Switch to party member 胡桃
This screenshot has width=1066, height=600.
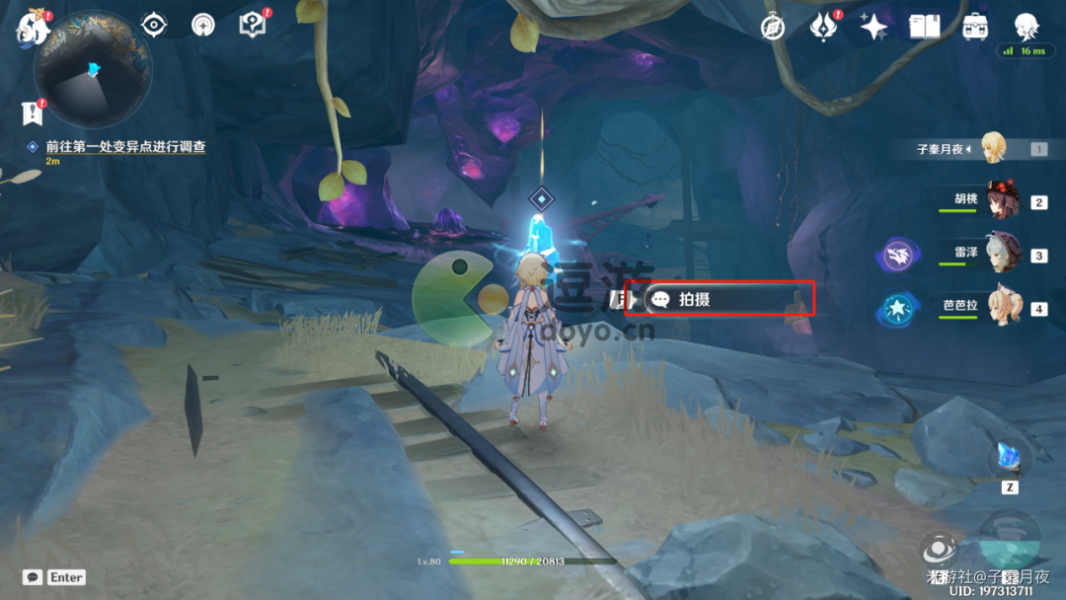click(x=1001, y=201)
